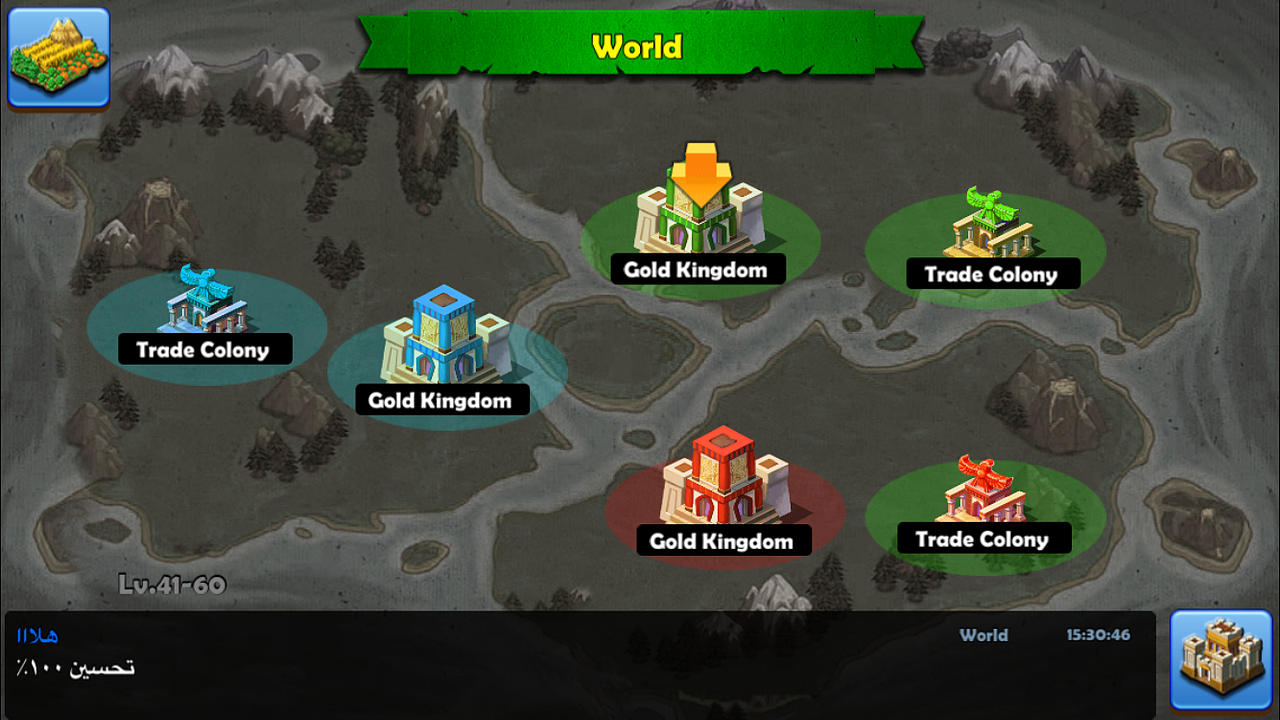Click the Gold Kingdom label under the blue temple
This screenshot has height=720, width=1280.
444,399
